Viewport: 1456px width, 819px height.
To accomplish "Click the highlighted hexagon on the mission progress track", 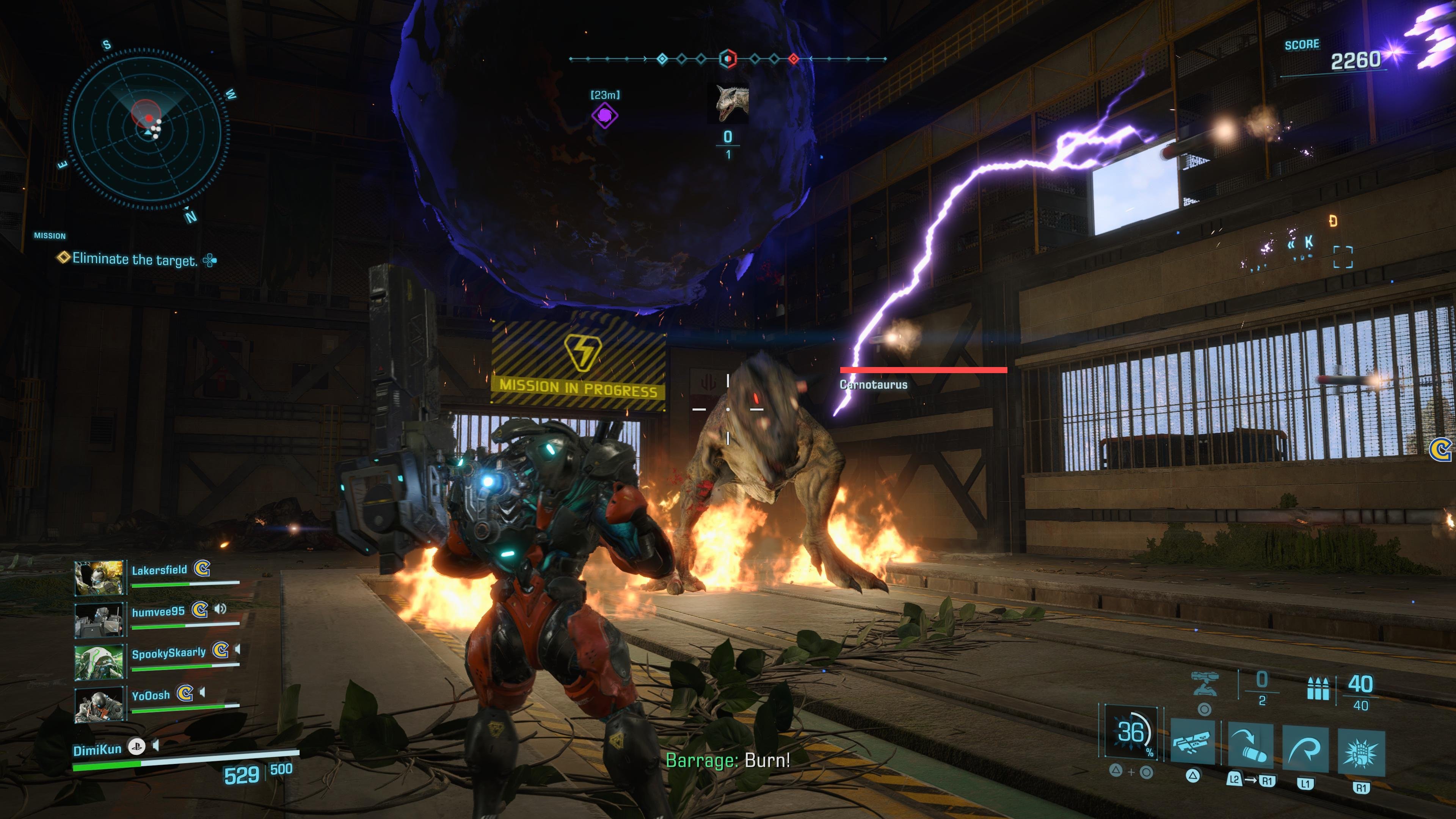I will [728, 58].
